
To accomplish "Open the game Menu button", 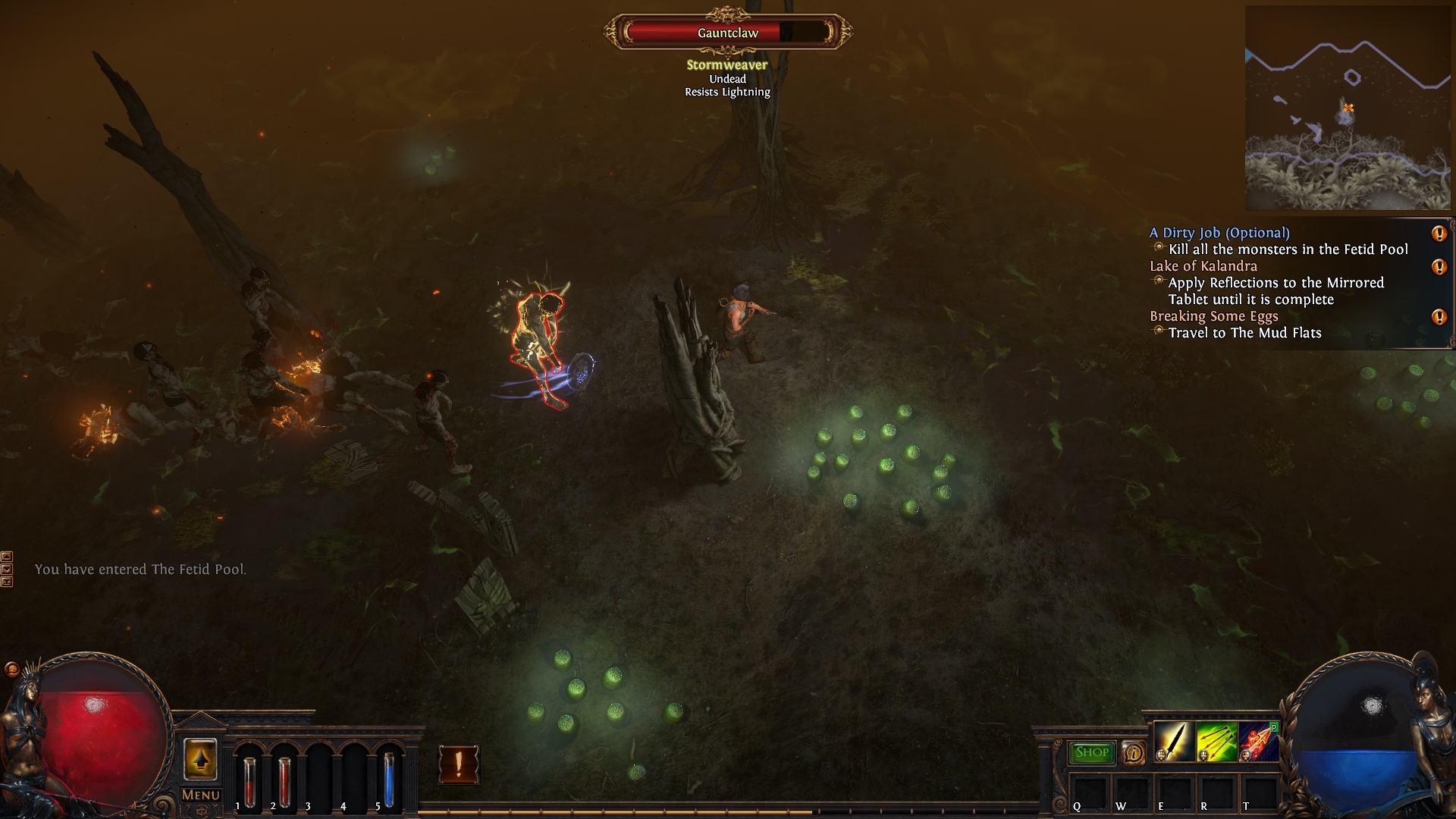I will [200, 795].
